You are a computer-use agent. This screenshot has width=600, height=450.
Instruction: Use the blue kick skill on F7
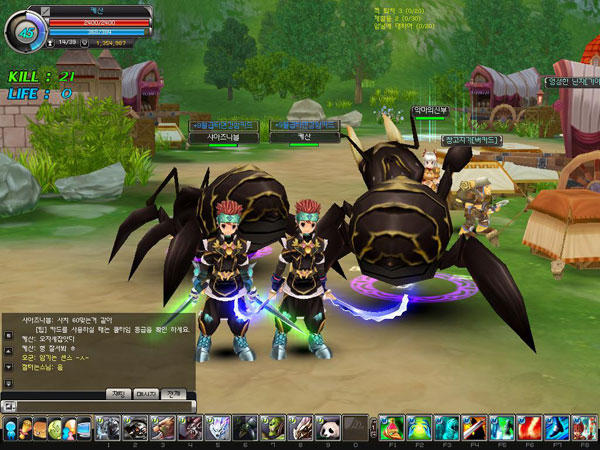pos(557,428)
